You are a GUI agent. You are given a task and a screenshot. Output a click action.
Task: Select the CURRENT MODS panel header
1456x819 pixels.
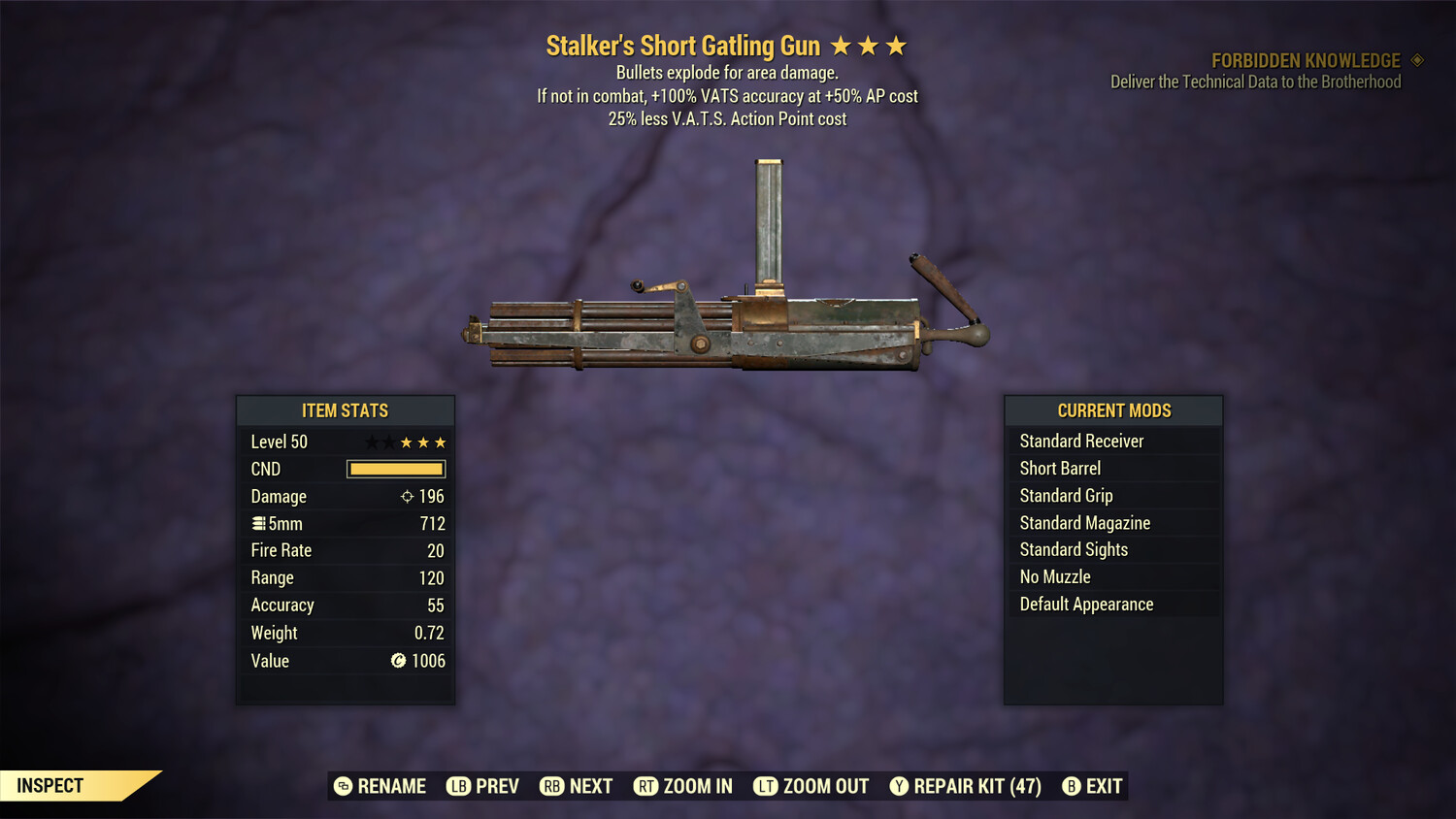coord(1113,410)
